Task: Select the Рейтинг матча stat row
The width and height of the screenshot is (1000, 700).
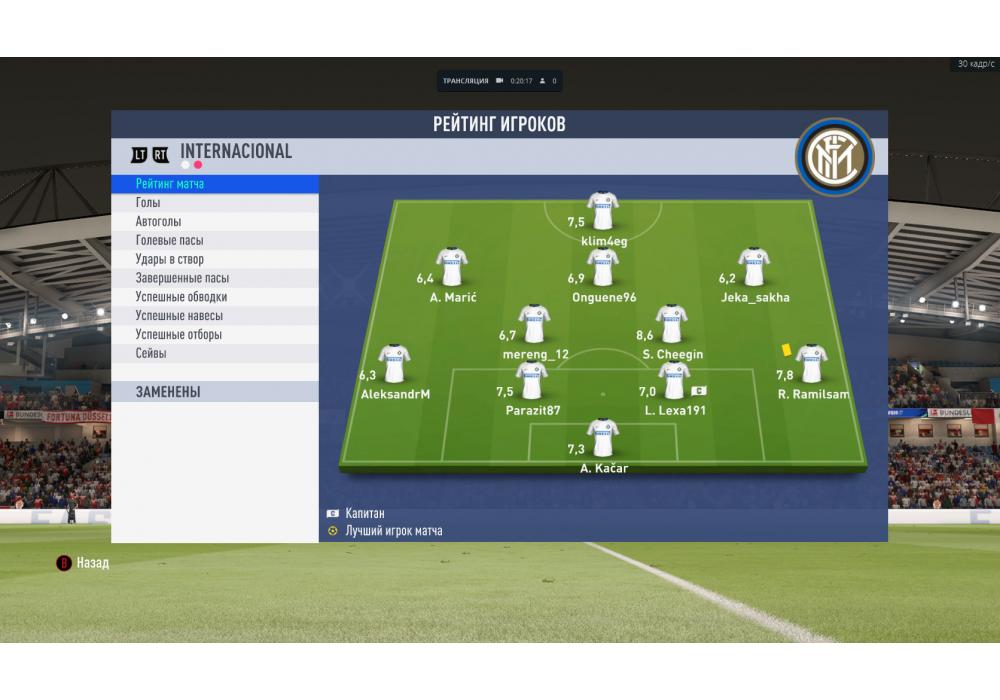Action: [x=216, y=184]
